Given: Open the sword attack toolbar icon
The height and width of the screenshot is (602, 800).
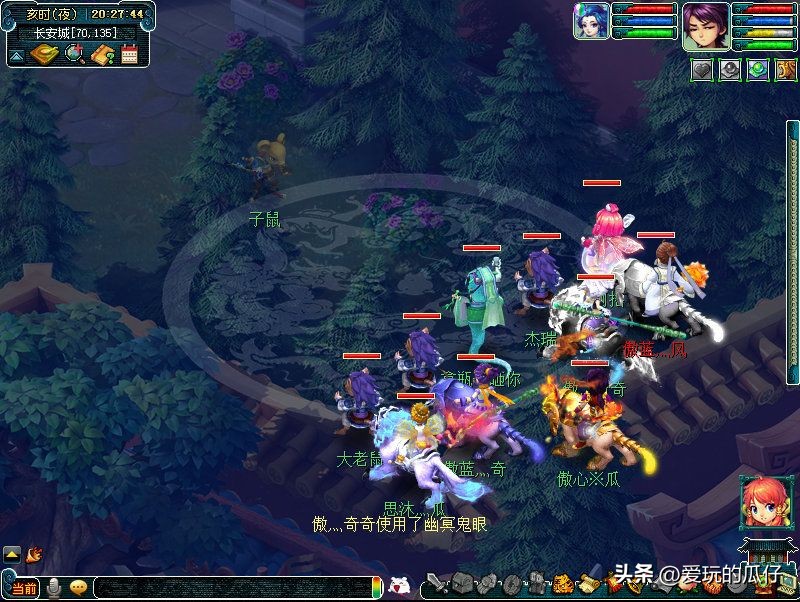Looking at the screenshot, I should 436,583.
